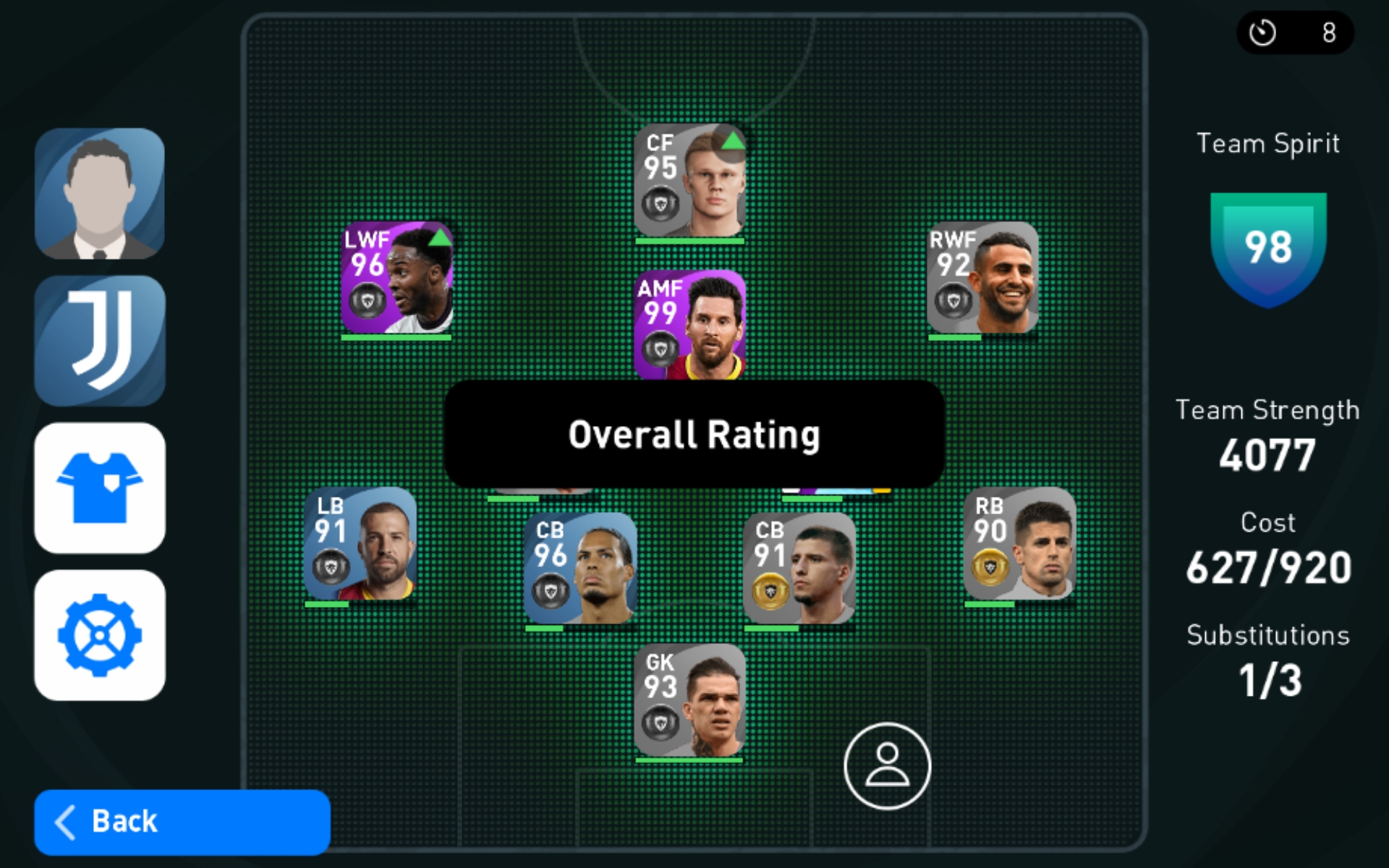Click the circular player silhouette button
The height and width of the screenshot is (868, 1389).
click(887, 766)
